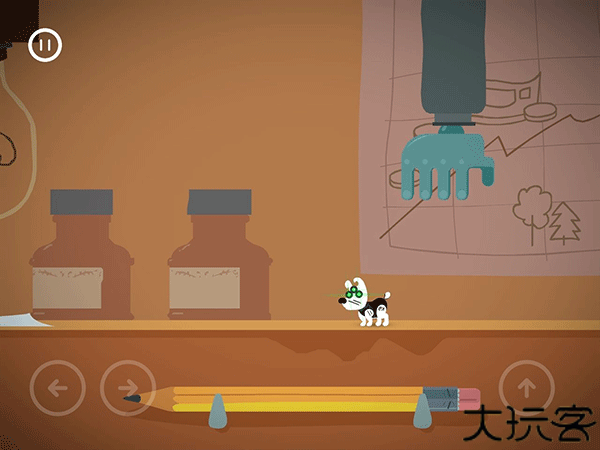
Task: Tap the move right arrow button
Action: (x=128, y=387)
